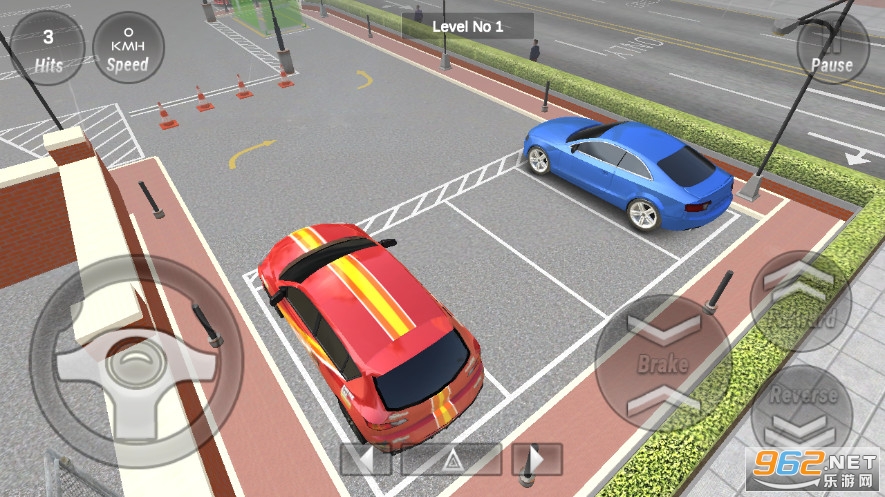Toggle the hazard lights triangle button
Screen dimensions: 885x497
(451, 459)
